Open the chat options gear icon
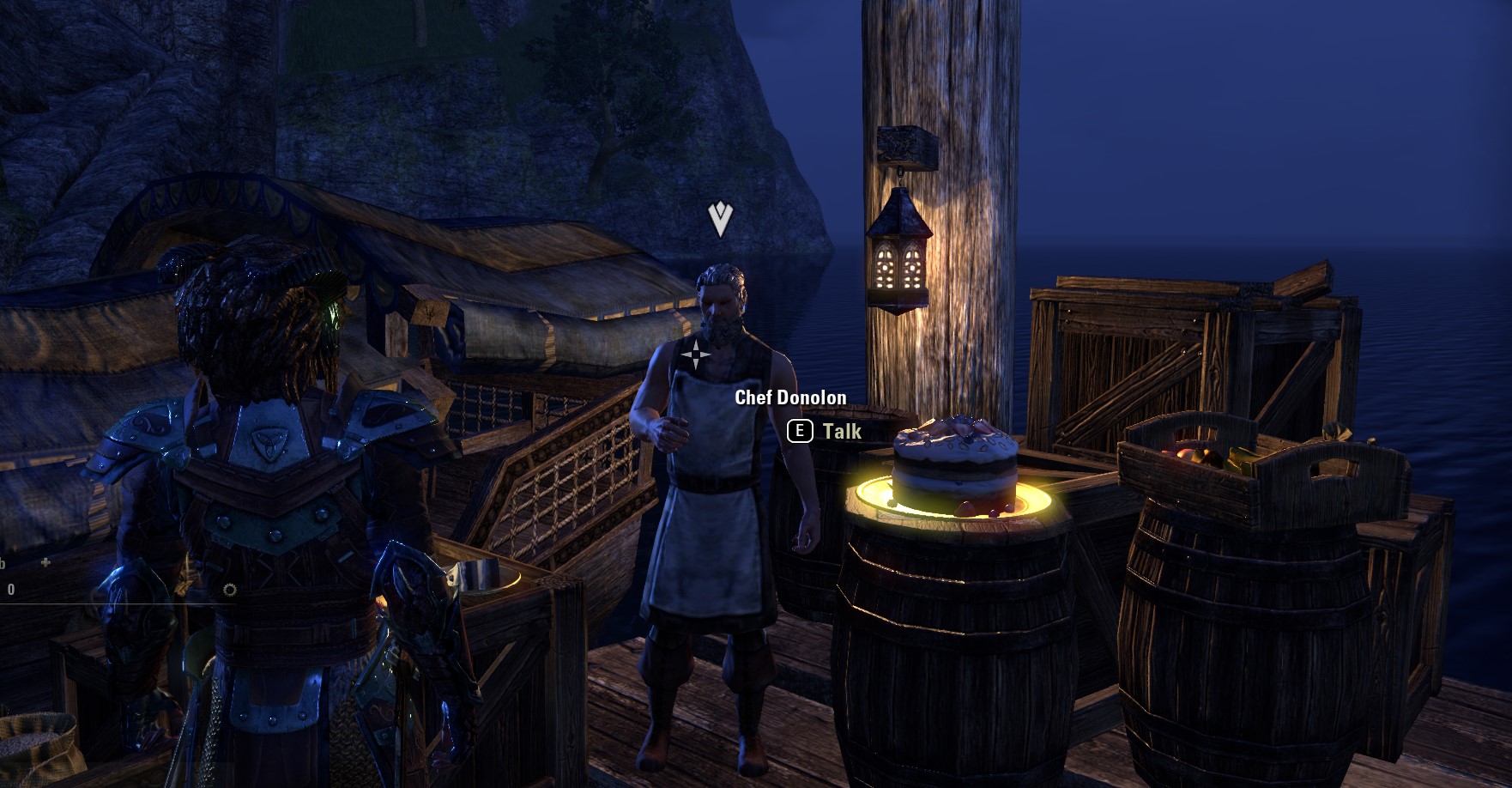 pos(229,590)
